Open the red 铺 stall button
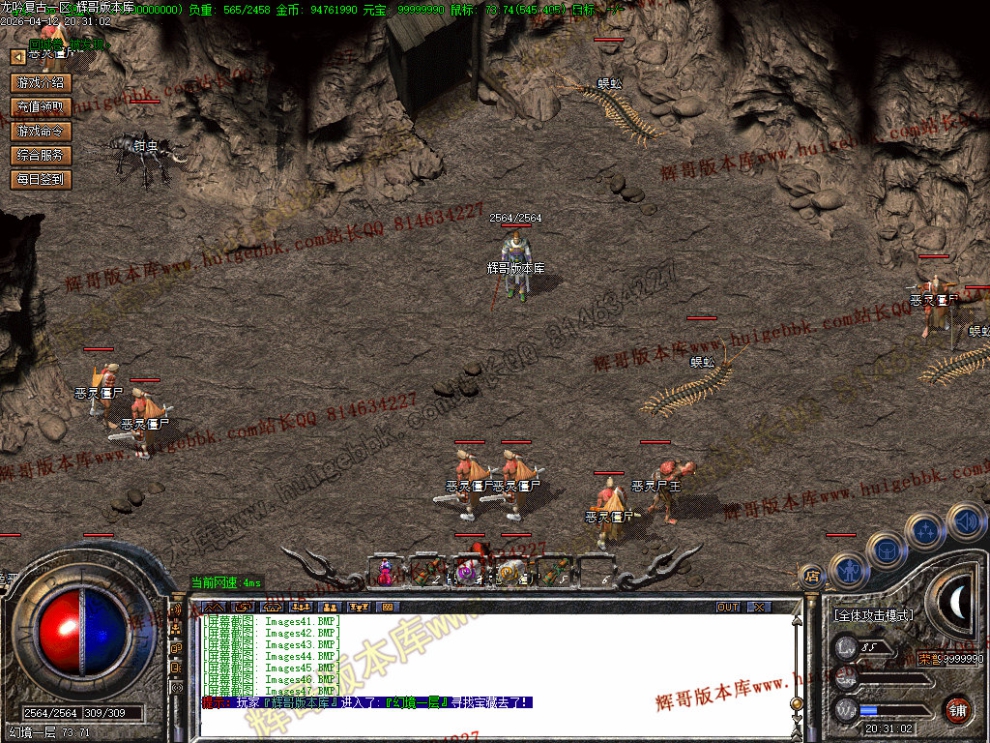 pyautogui.click(x=958, y=709)
